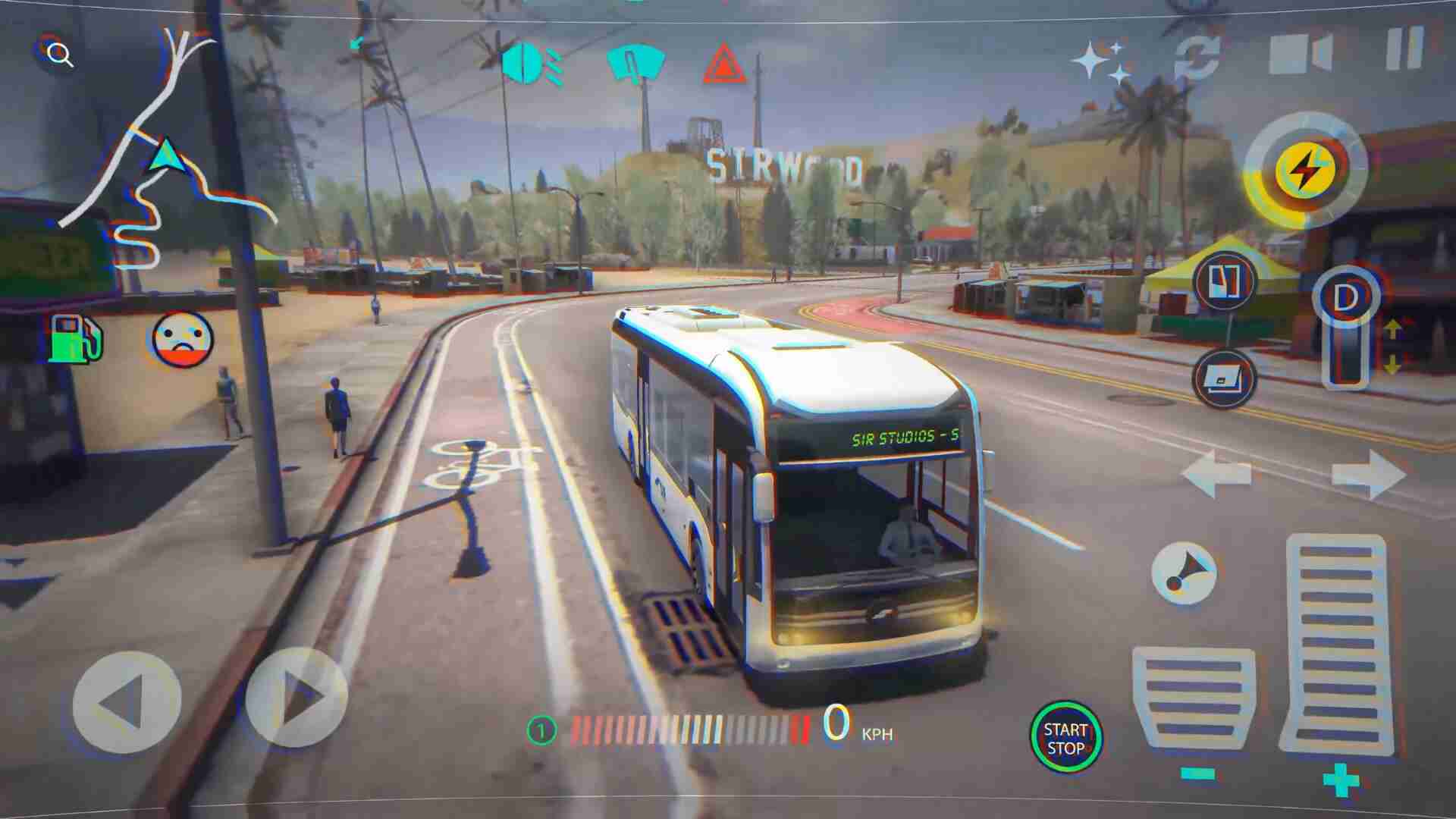Image resolution: width=1456 pixels, height=819 pixels.
Task: Switch the camera view
Action: [1300, 53]
